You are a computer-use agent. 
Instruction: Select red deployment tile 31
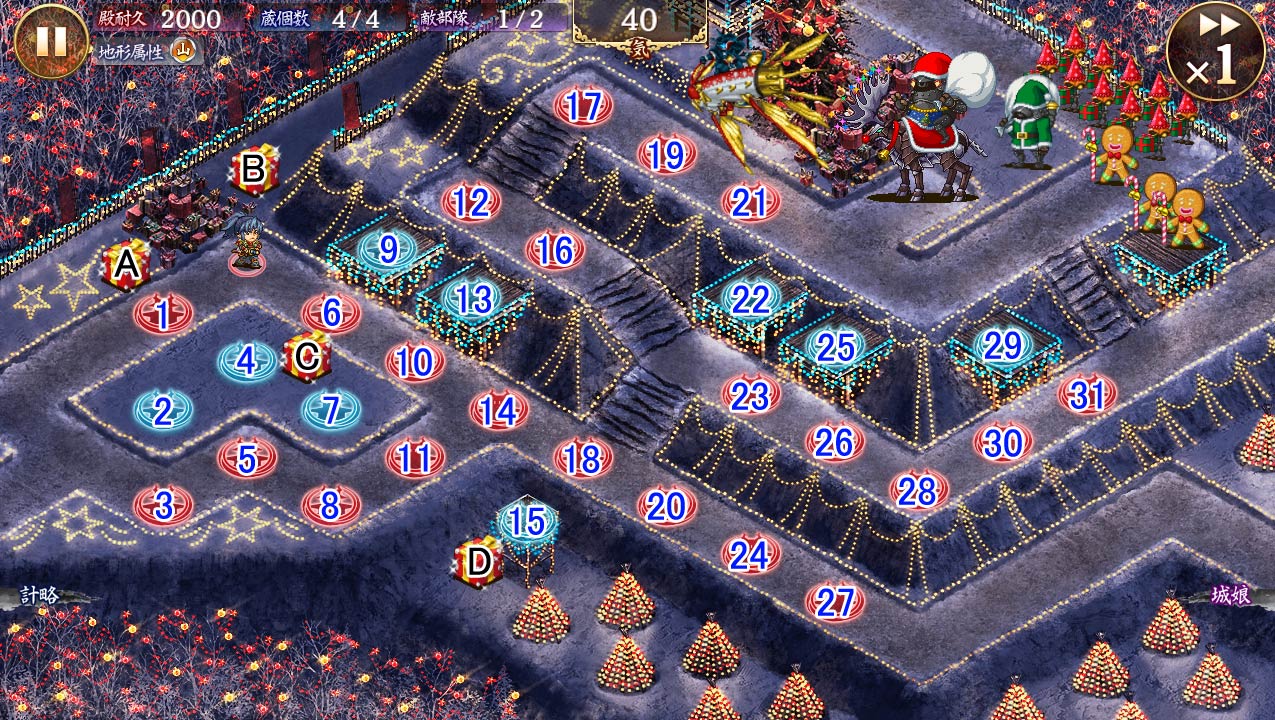(1087, 395)
